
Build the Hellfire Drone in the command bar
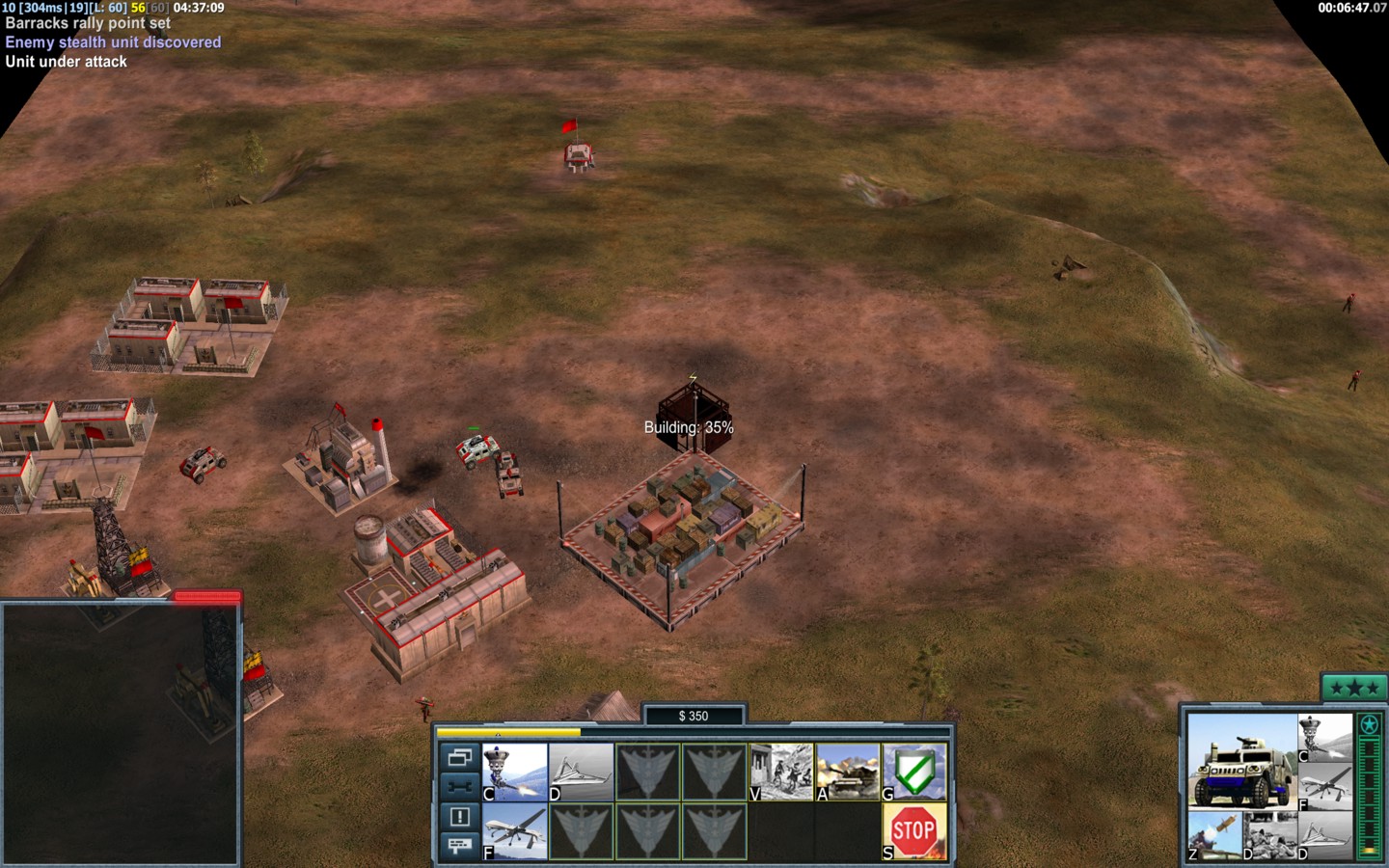tap(514, 831)
